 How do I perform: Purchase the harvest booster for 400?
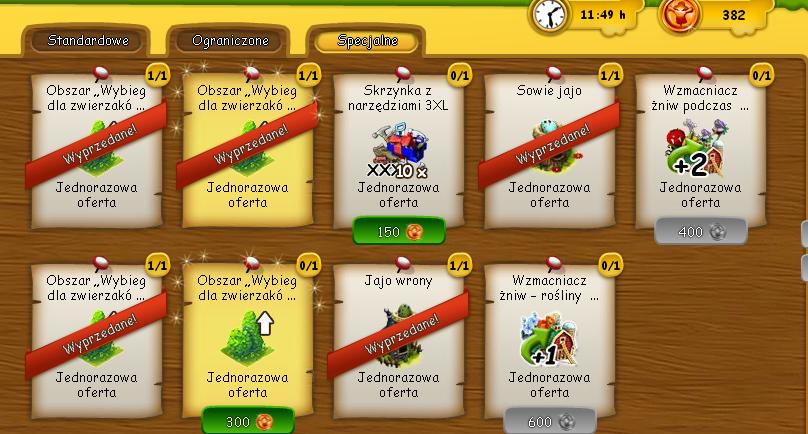tap(700, 232)
